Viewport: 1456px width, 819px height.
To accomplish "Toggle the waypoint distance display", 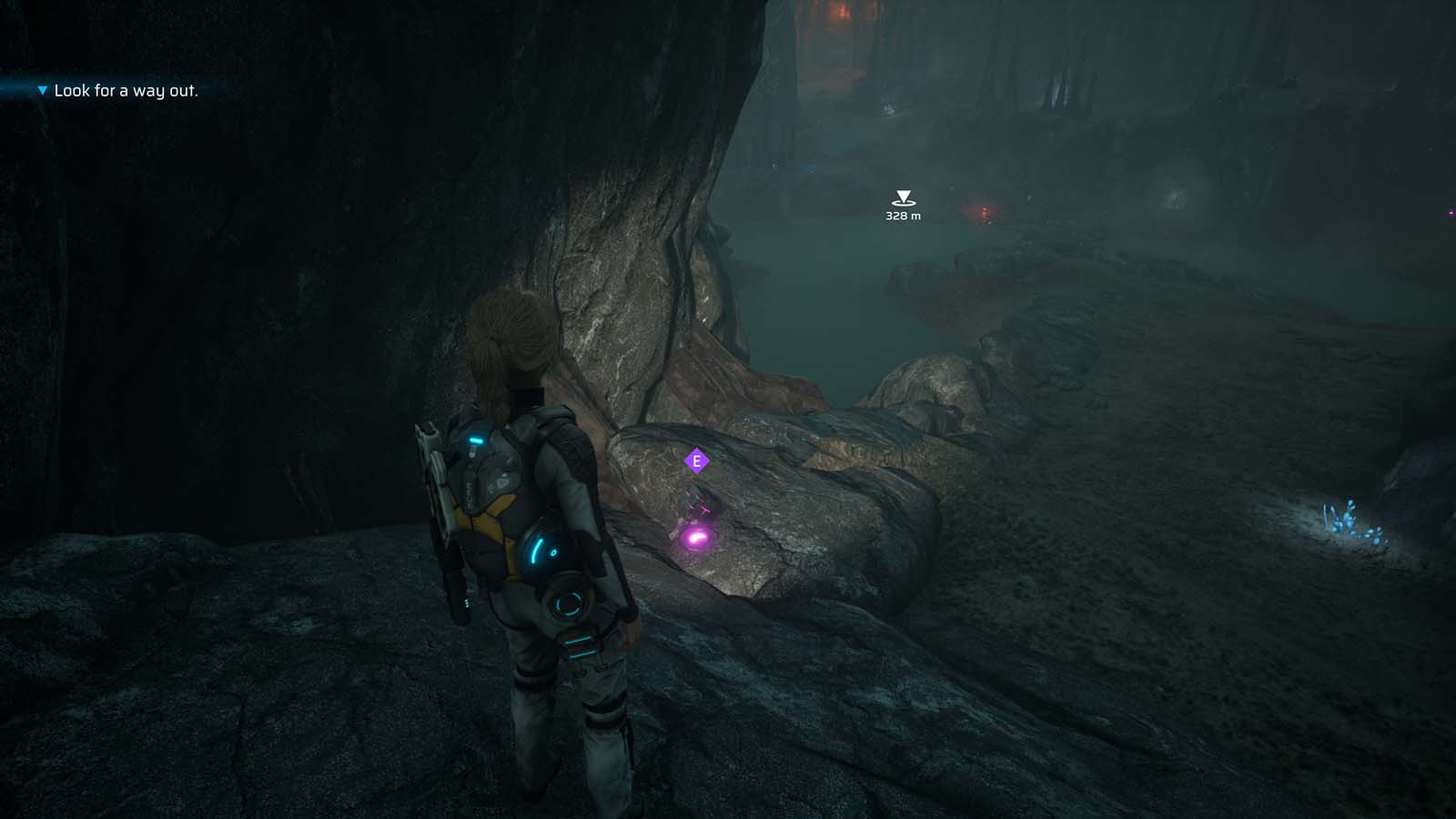I will click(901, 216).
